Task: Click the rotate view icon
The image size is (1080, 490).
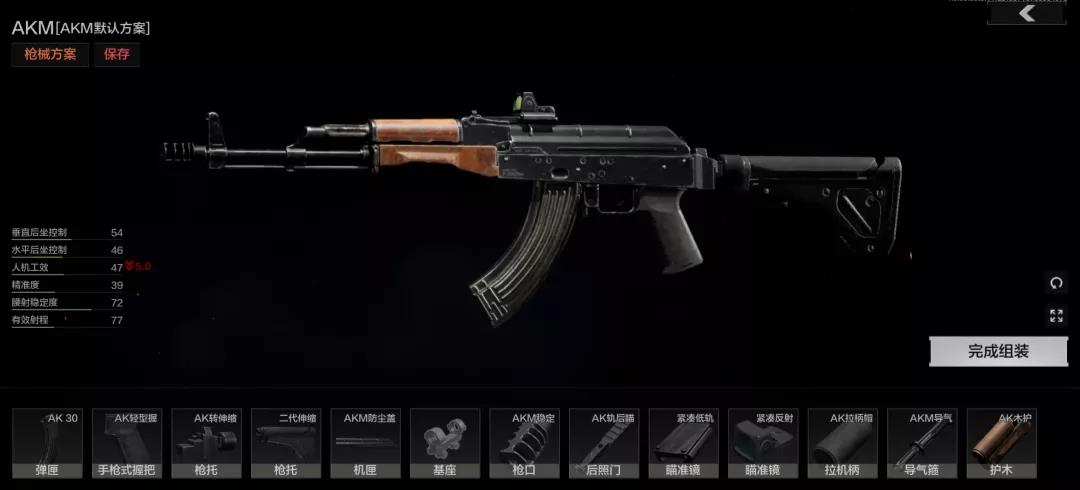Action: 1056,283
